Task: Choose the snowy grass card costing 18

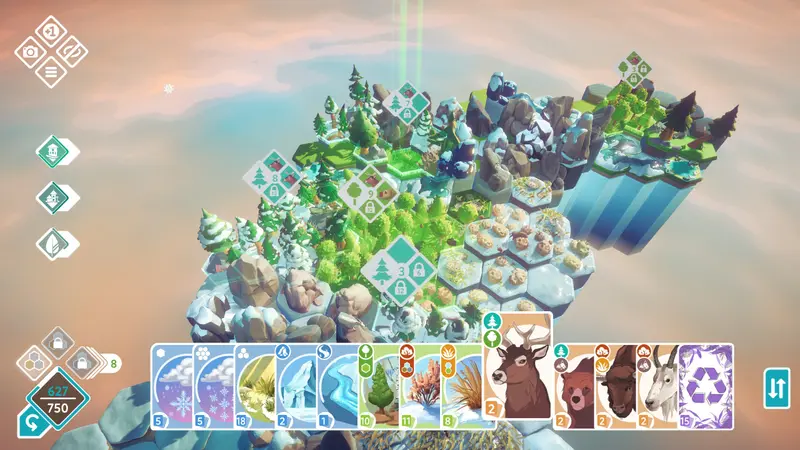Action: click(255, 386)
